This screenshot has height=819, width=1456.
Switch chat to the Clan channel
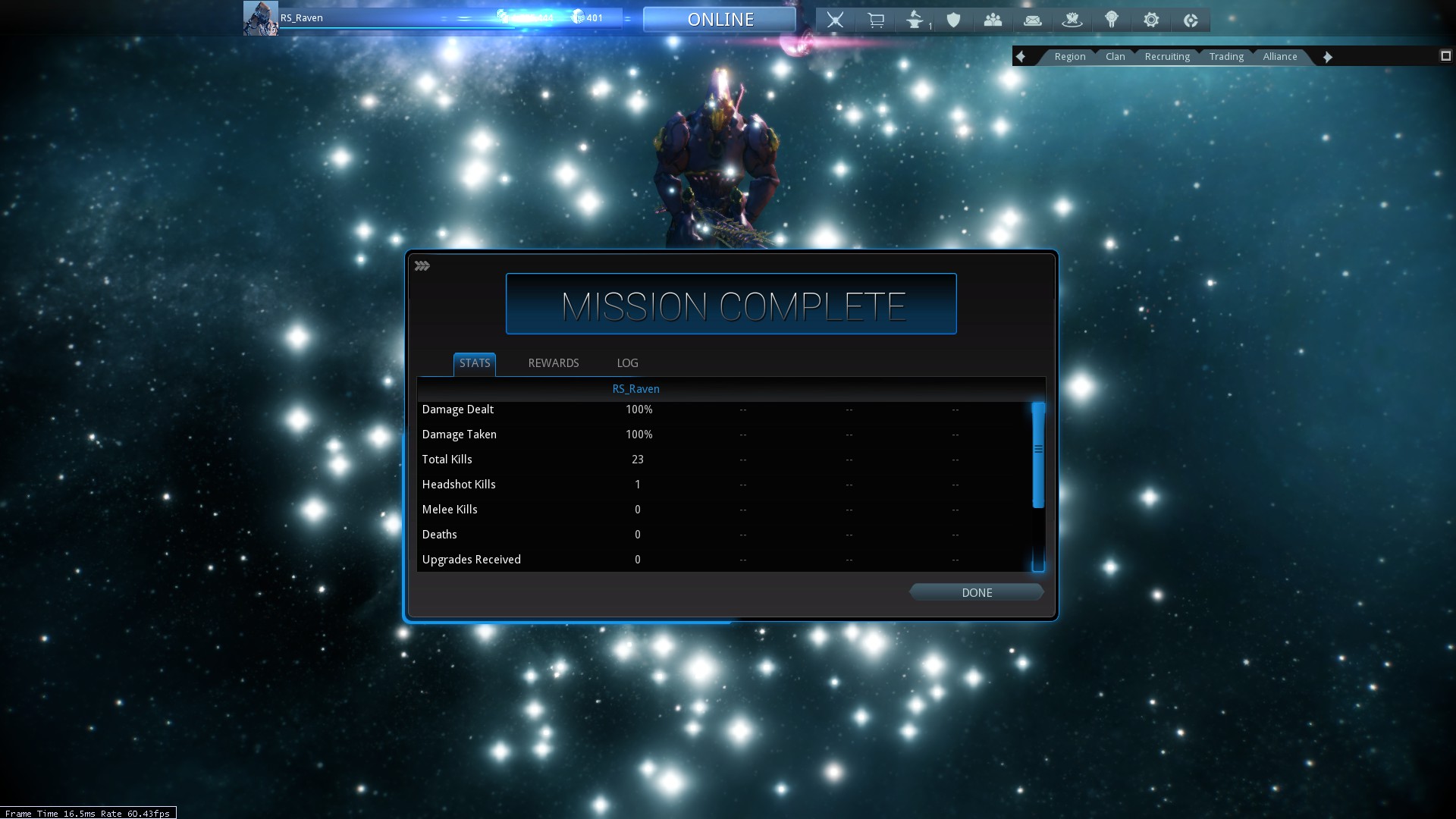[x=1115, y=57]
